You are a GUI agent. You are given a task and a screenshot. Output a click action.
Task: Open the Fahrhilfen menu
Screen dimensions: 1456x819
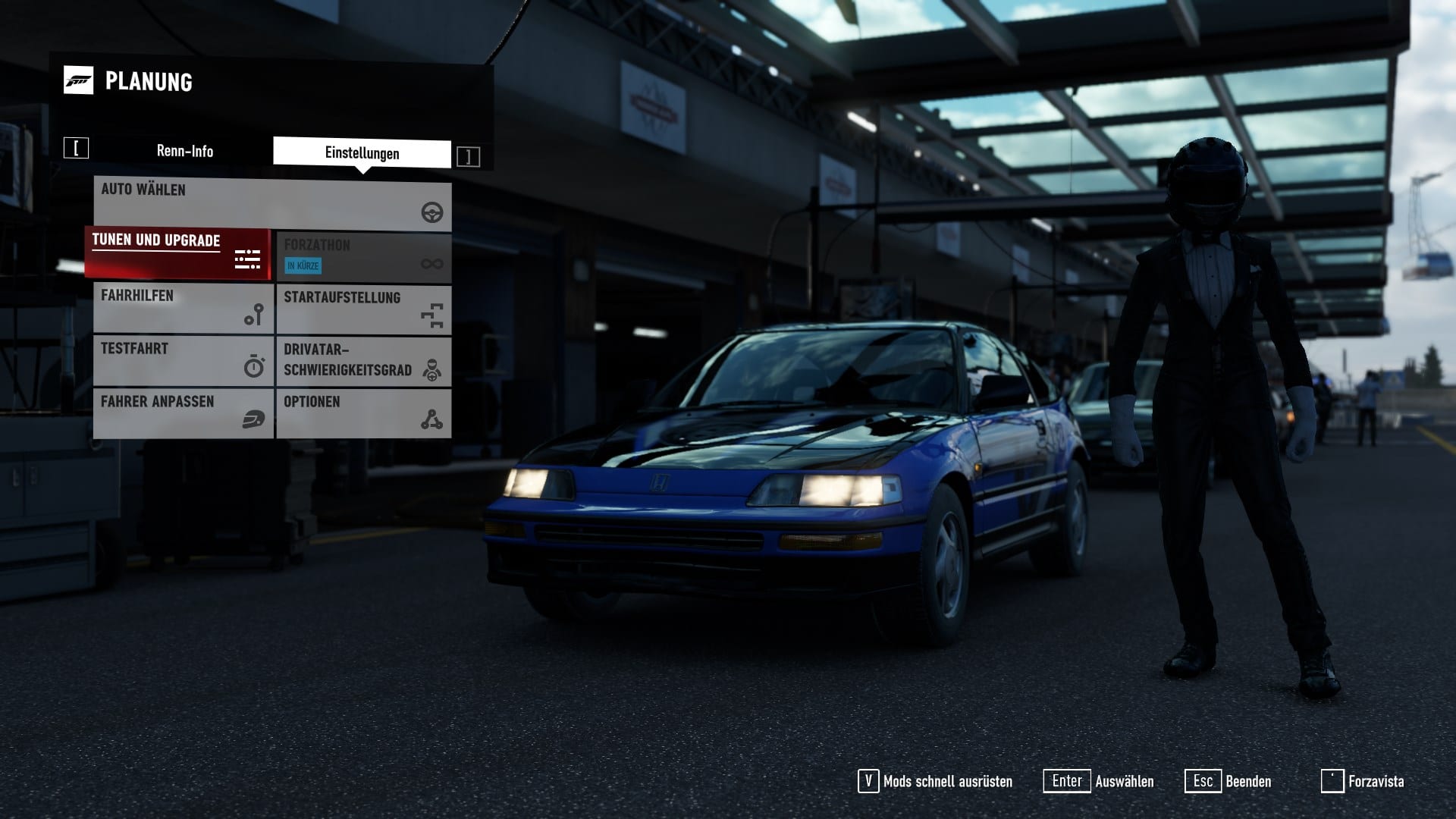coord(183,308)
